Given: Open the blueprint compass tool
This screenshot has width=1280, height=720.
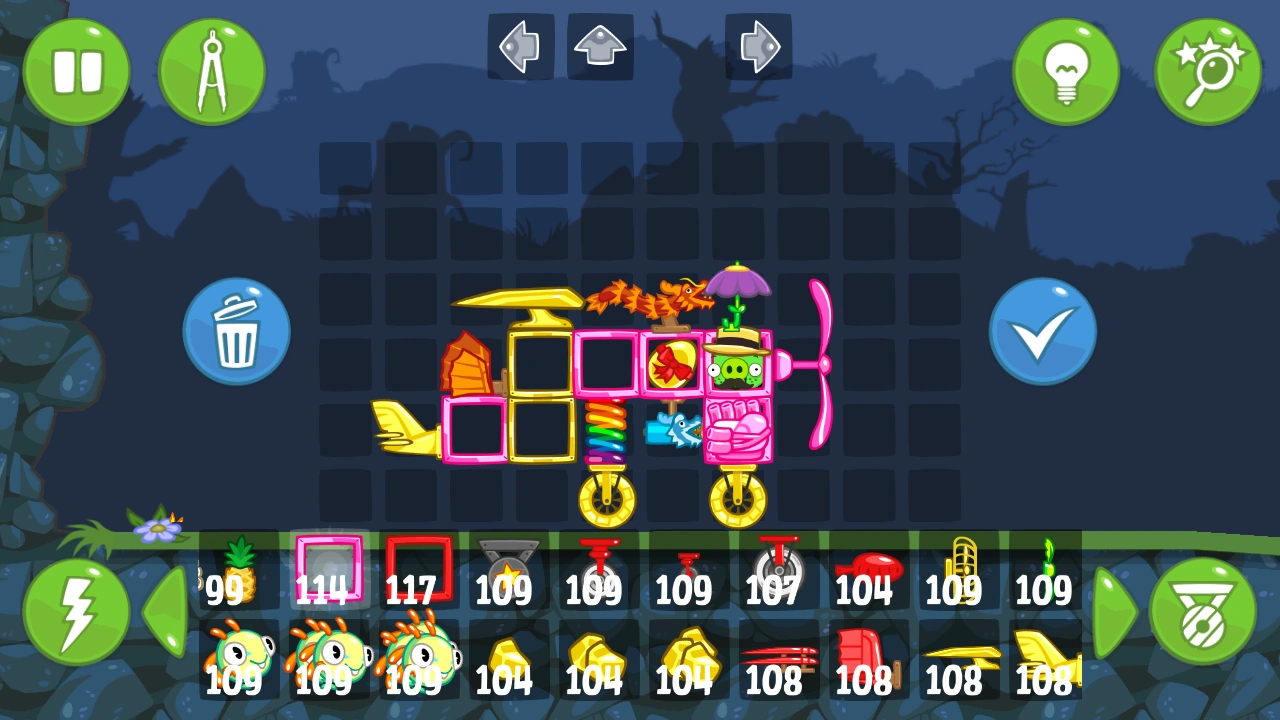Looking at the screenshot, I should coord(213,70).
